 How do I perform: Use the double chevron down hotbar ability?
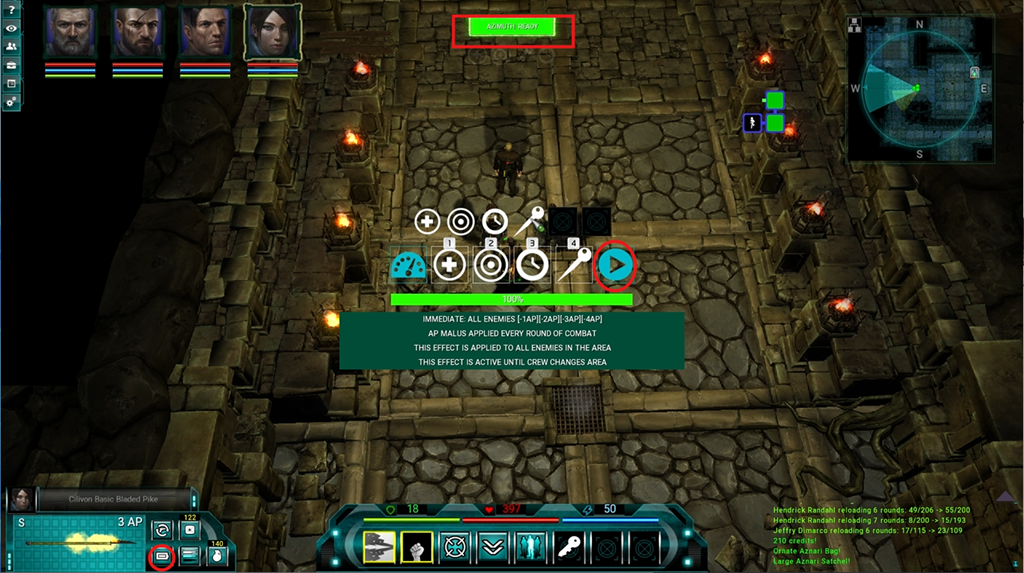click(494, 546)
